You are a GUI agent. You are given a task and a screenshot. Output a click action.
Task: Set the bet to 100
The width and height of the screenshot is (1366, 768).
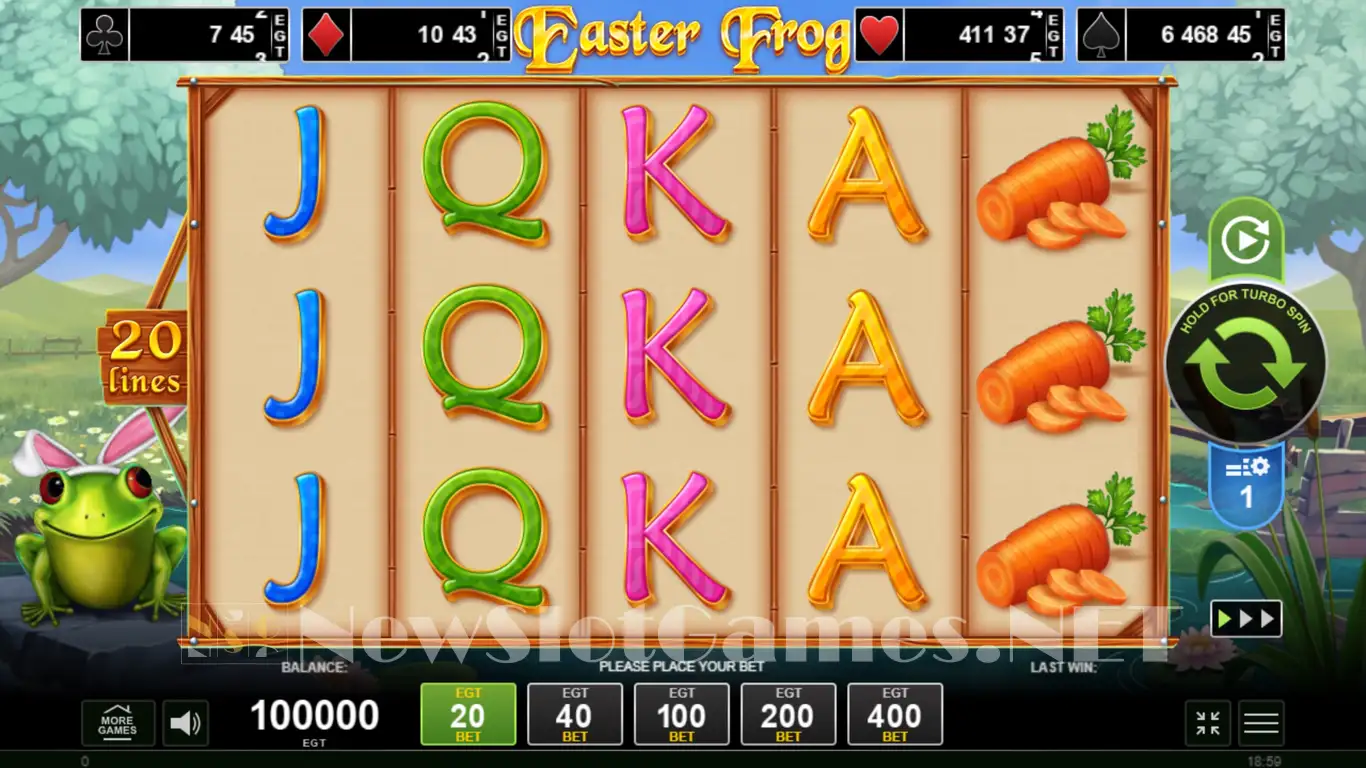pos(681,714)
